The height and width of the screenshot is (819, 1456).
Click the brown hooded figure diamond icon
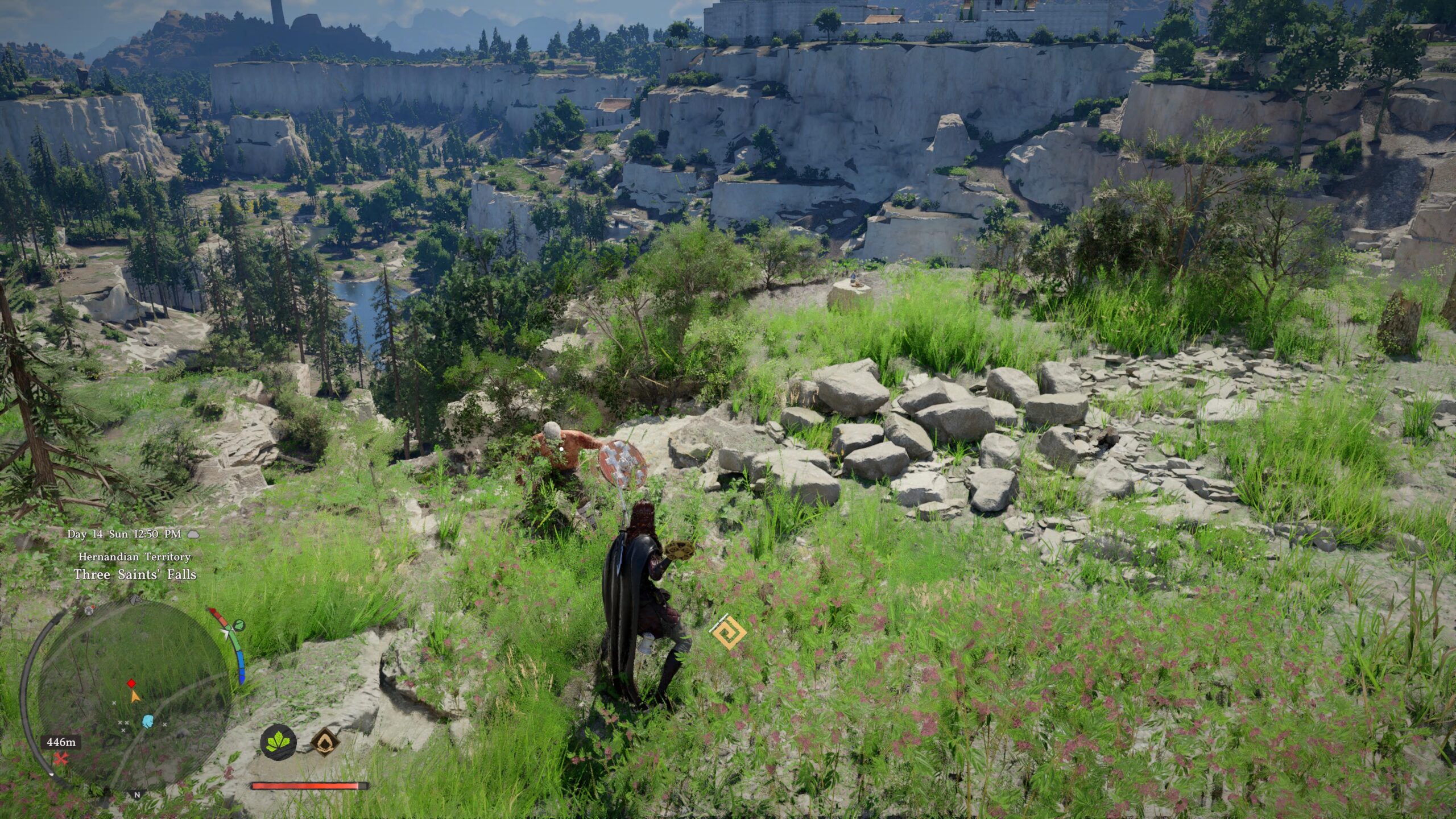pos(325,742)
